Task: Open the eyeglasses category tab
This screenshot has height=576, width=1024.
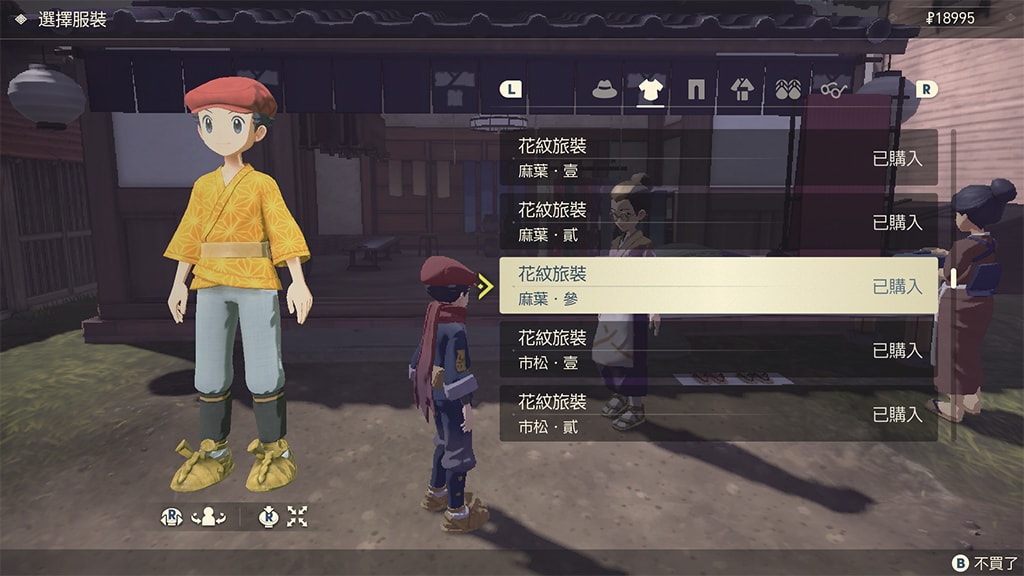Action: point(833,90)
